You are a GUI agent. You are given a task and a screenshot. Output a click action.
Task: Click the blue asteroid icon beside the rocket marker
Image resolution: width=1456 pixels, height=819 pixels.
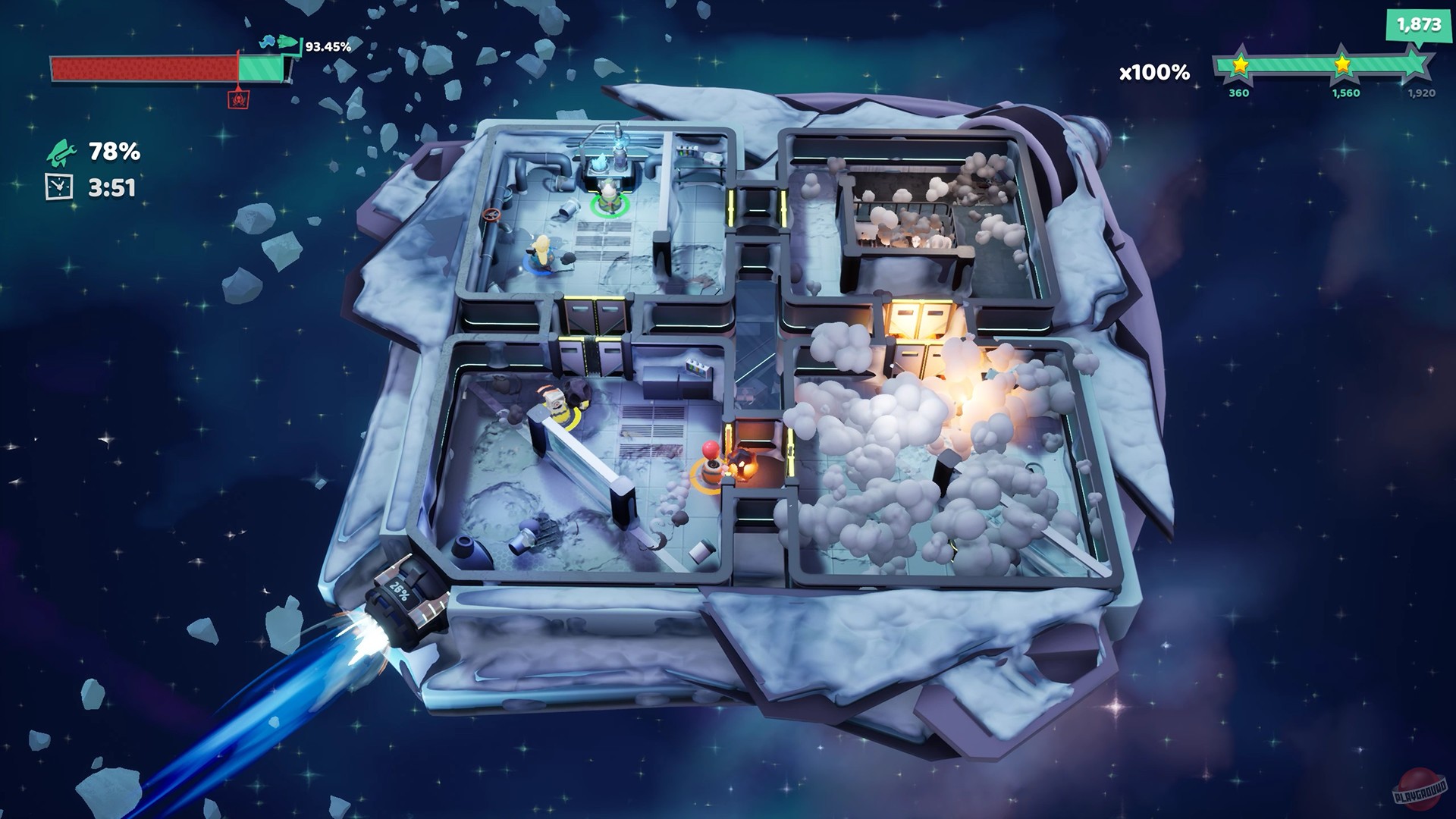pos(268,41)
